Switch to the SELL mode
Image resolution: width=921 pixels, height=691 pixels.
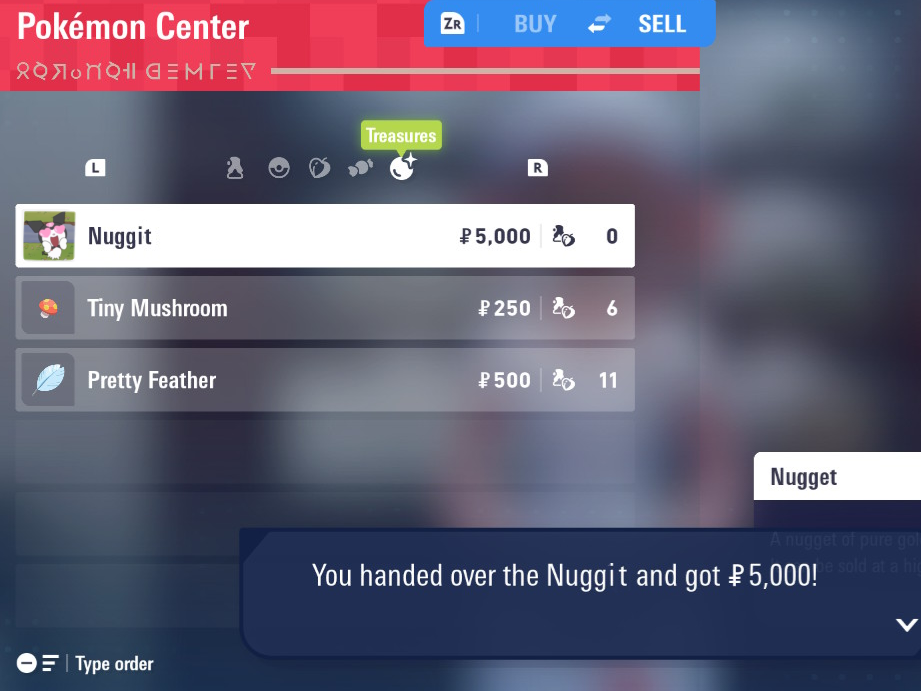pos(661,24)
